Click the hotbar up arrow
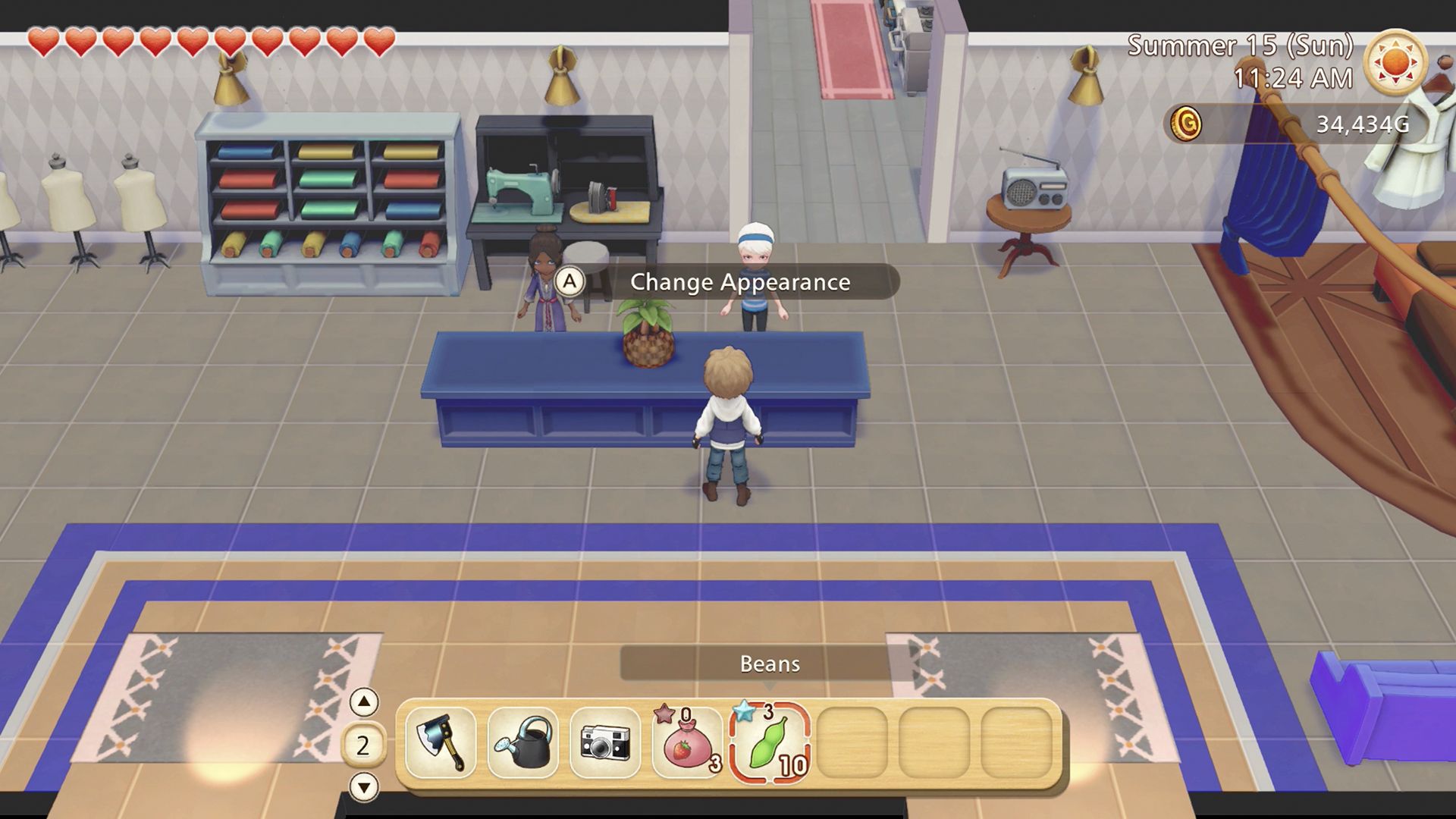1456x819 pixels. 364,702
